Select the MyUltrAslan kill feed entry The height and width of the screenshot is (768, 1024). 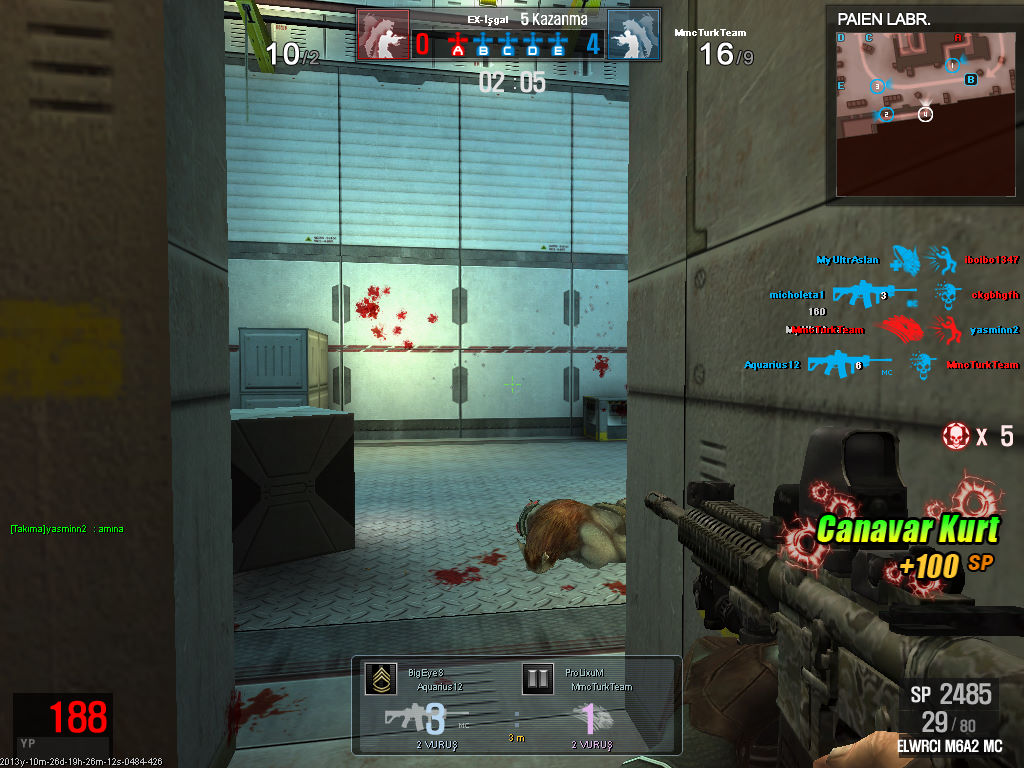coord(848,260)
